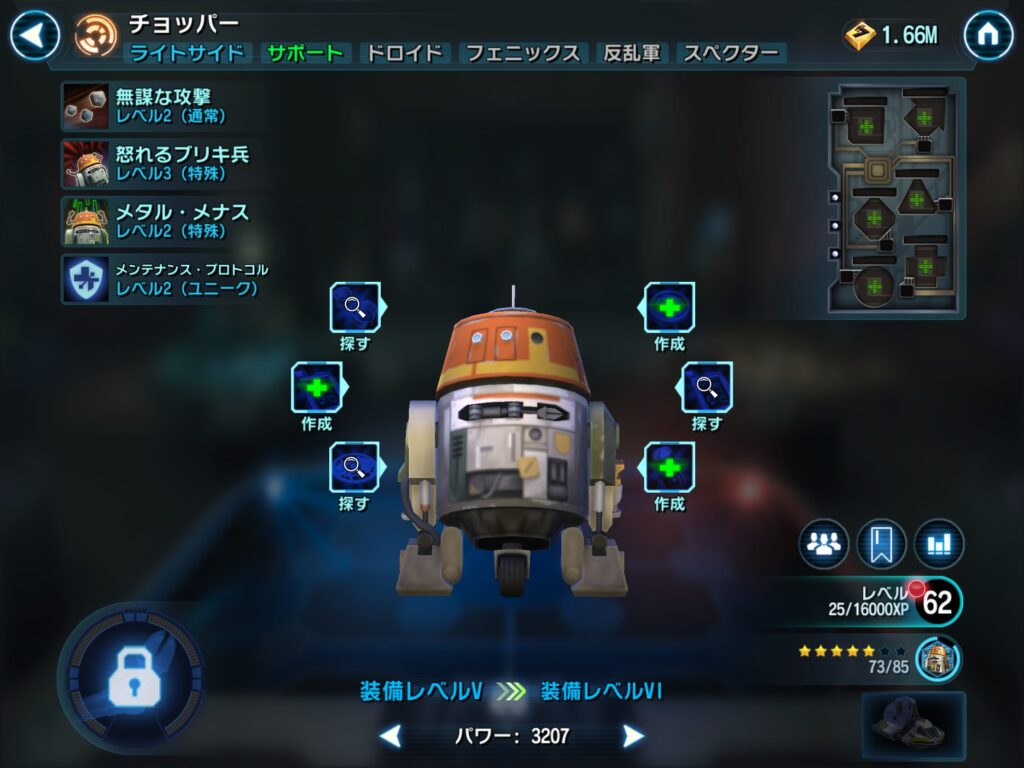This screenshot has height=768, width=1024.
Task: Open the mod layout panel
Action: 894,198
